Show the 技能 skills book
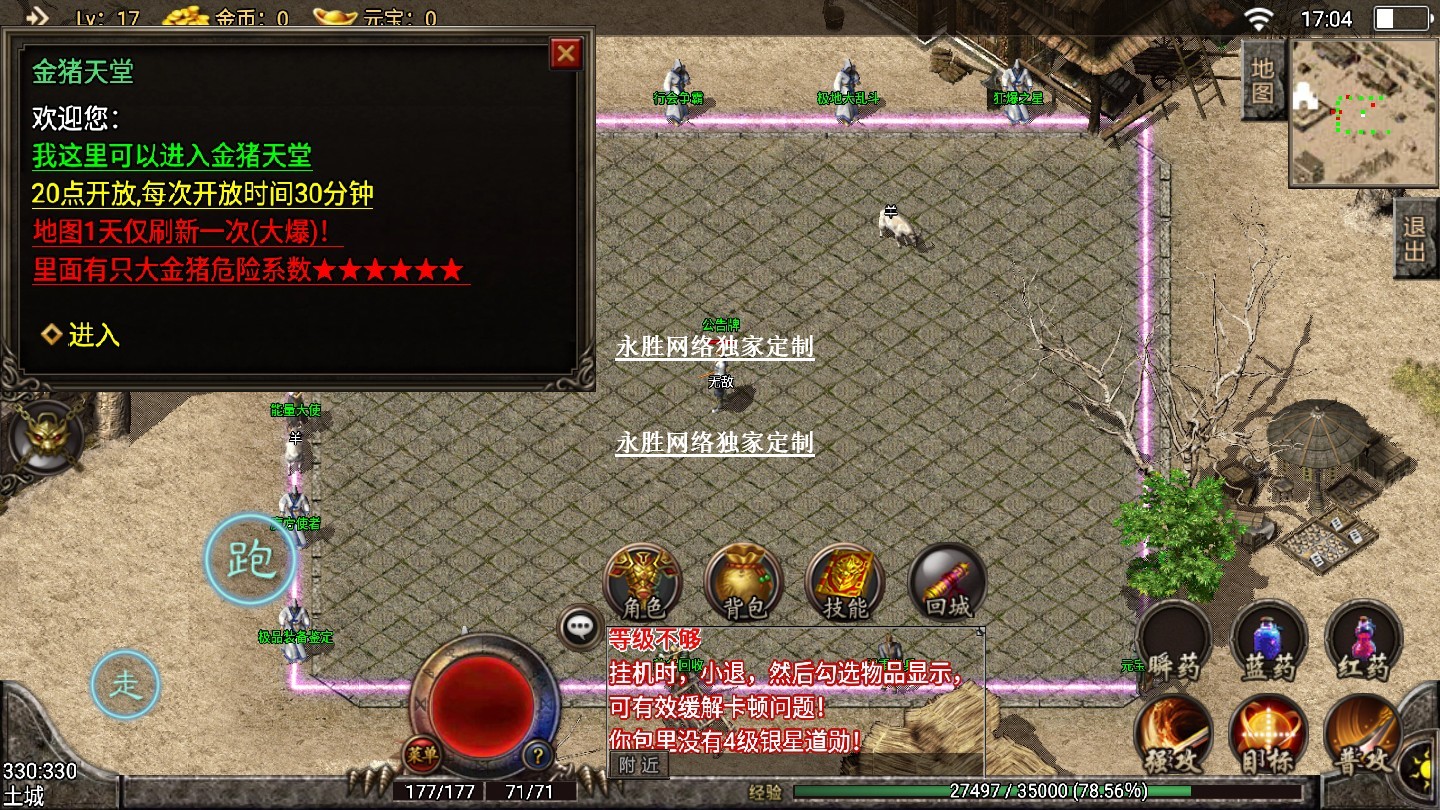Screen dimensions: 1440x810 [x=845, y=581]
